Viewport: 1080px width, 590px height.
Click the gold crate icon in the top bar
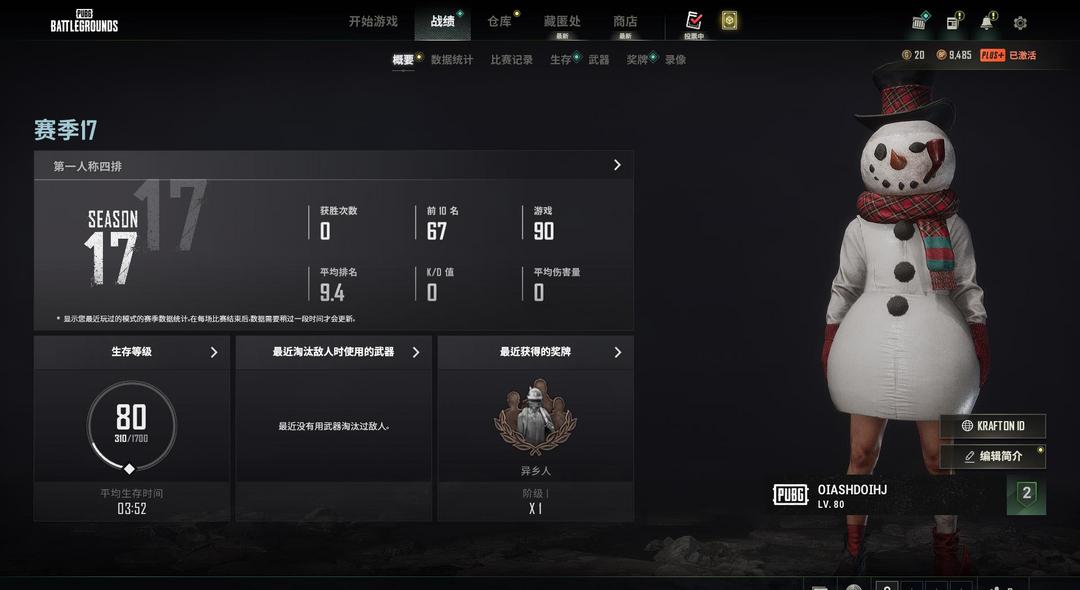(x=729, y=21)
